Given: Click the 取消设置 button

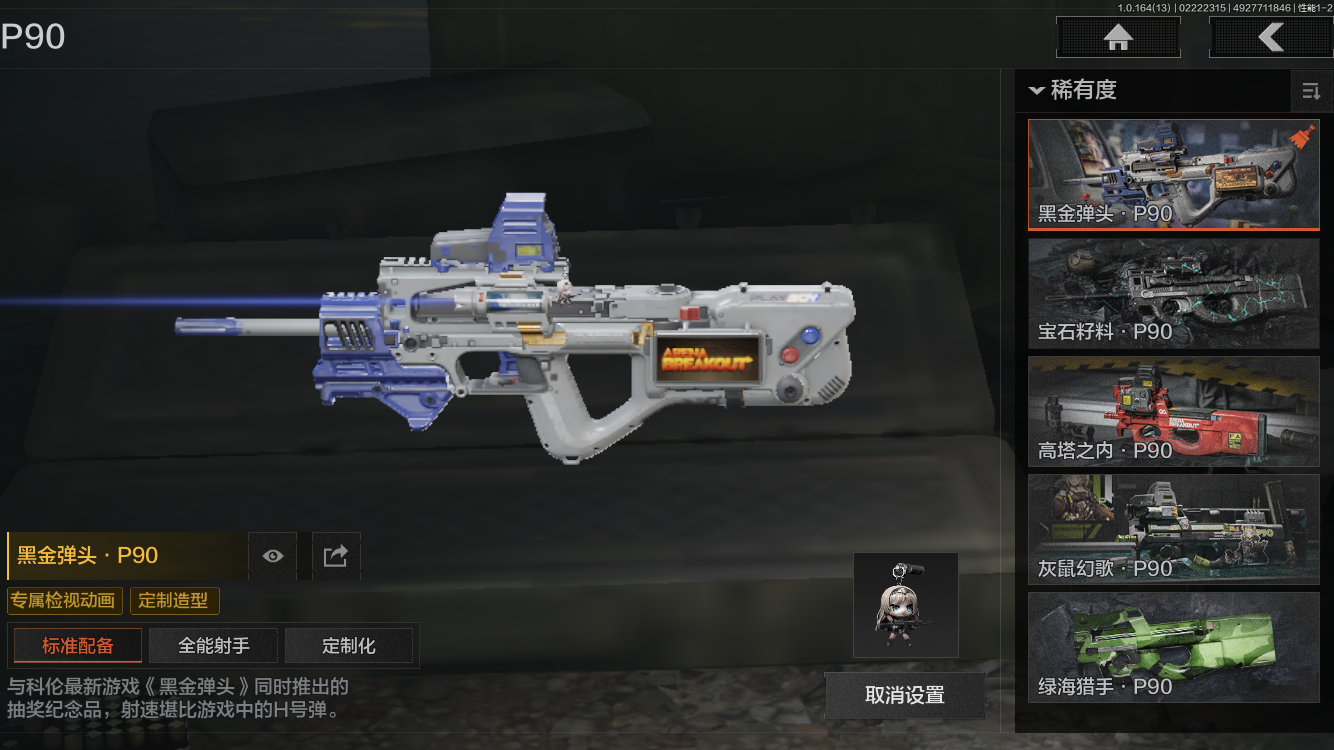Looking at the screenshot, I should (x=905, y=695).
